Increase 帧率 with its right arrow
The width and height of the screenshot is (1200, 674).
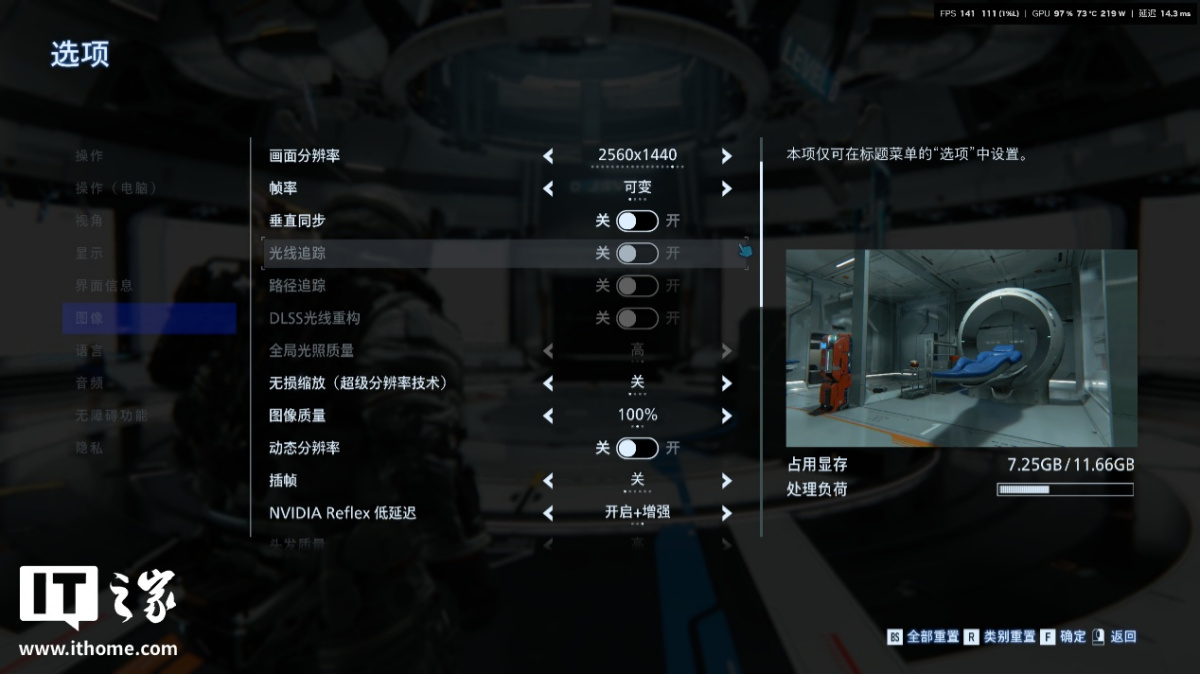(727, 189)
